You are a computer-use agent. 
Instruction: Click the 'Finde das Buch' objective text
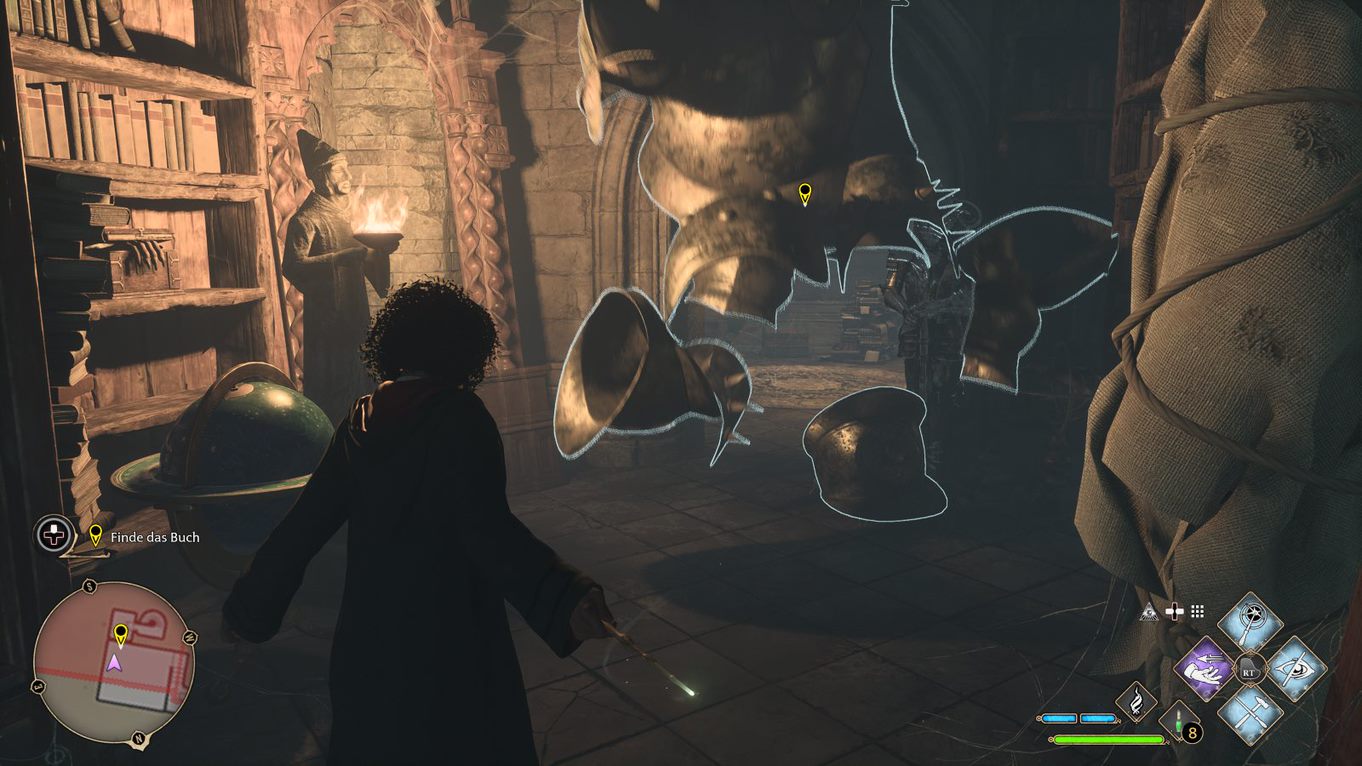tap(154, 536)
